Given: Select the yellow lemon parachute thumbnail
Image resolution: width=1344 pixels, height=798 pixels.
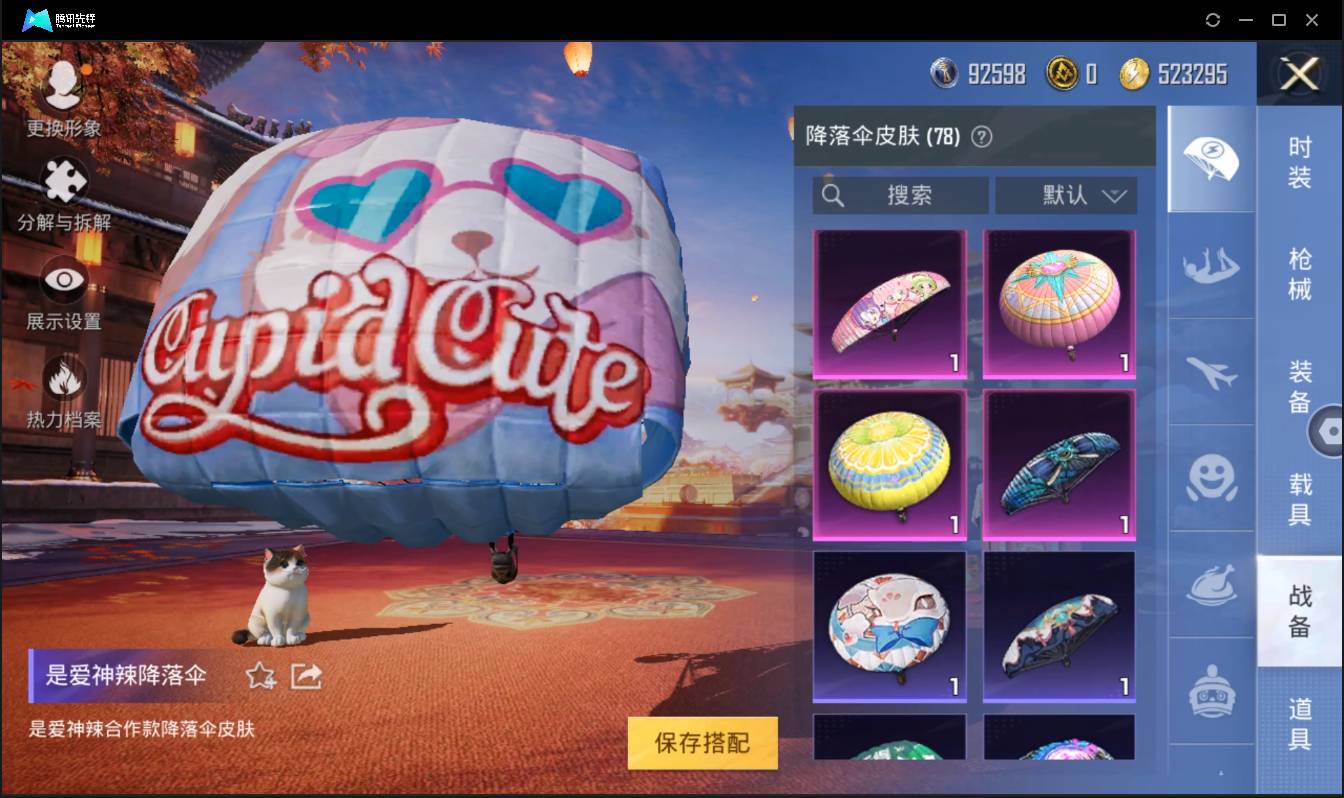Looking at the screenshot, I should [889, 463].
